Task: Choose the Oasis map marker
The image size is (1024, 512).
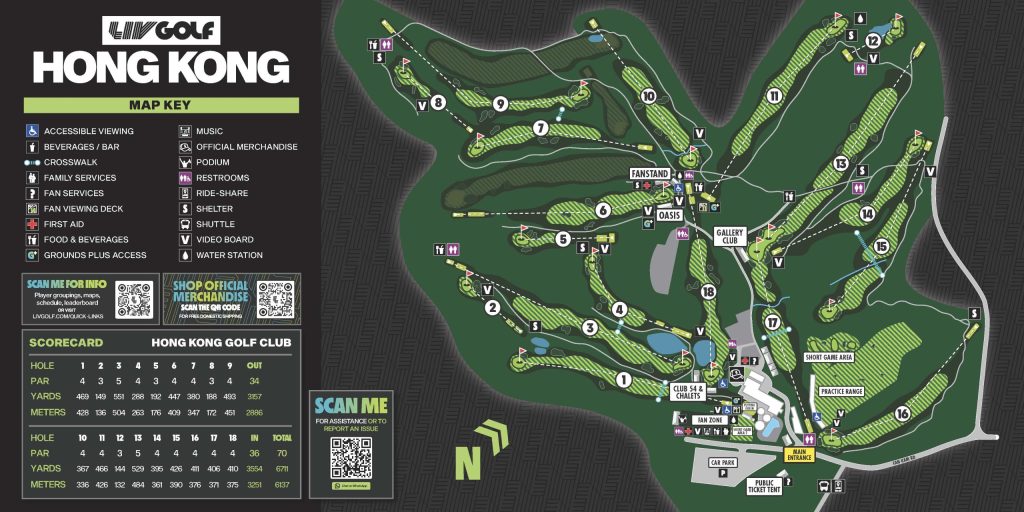Action: pos(668,212)
